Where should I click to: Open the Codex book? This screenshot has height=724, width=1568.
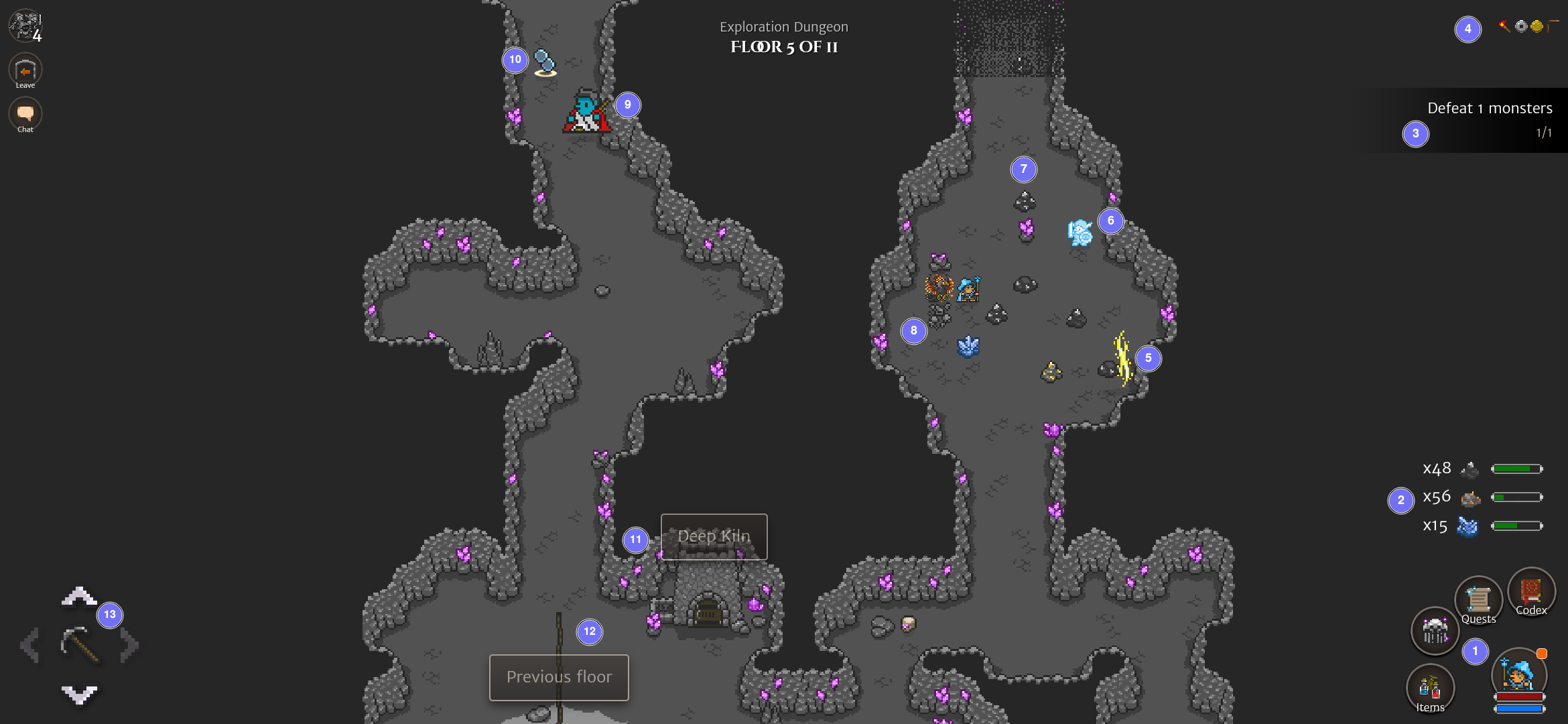point(1532,591)
